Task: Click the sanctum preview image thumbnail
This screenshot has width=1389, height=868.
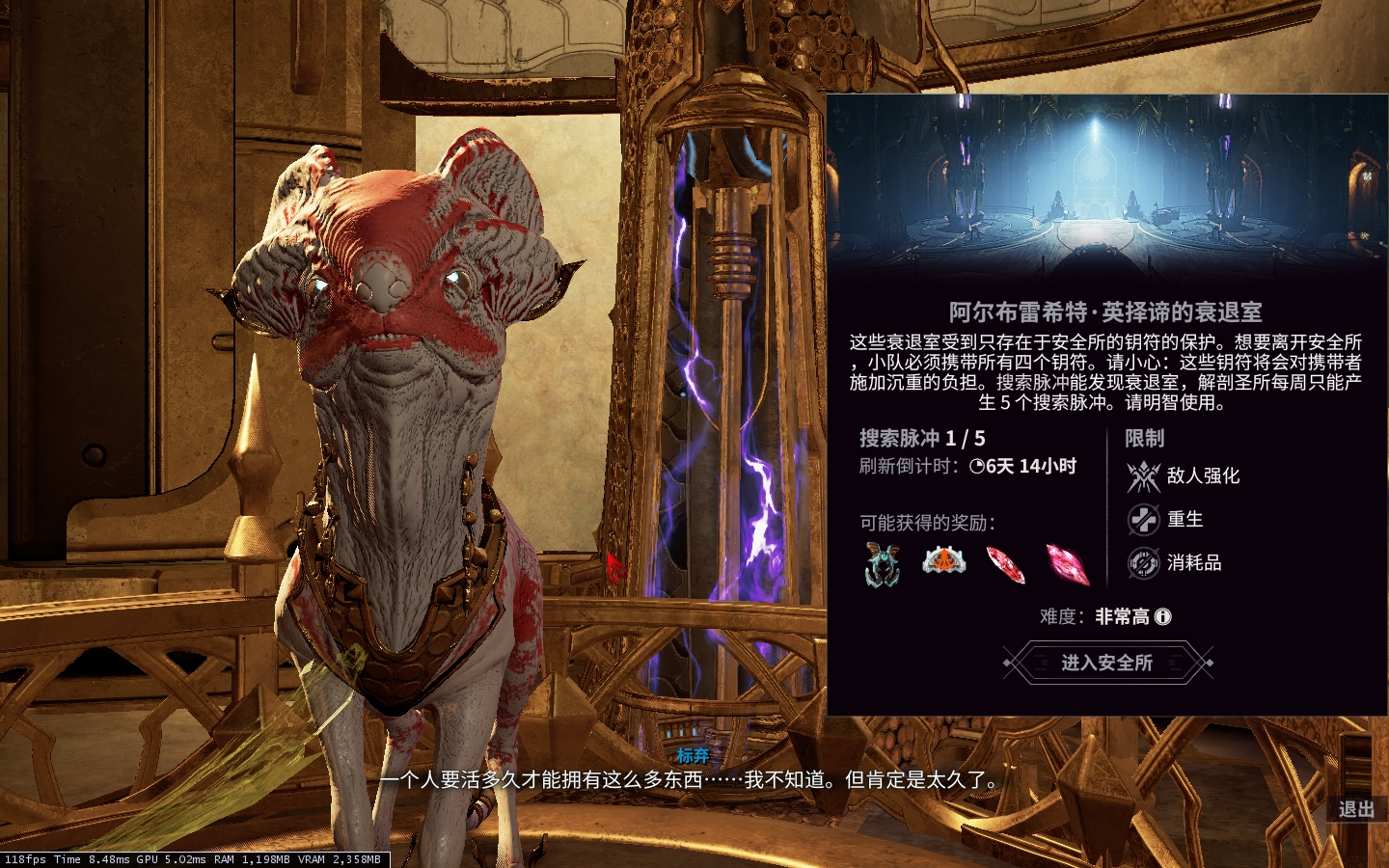Action: [x=1106, y=188]
